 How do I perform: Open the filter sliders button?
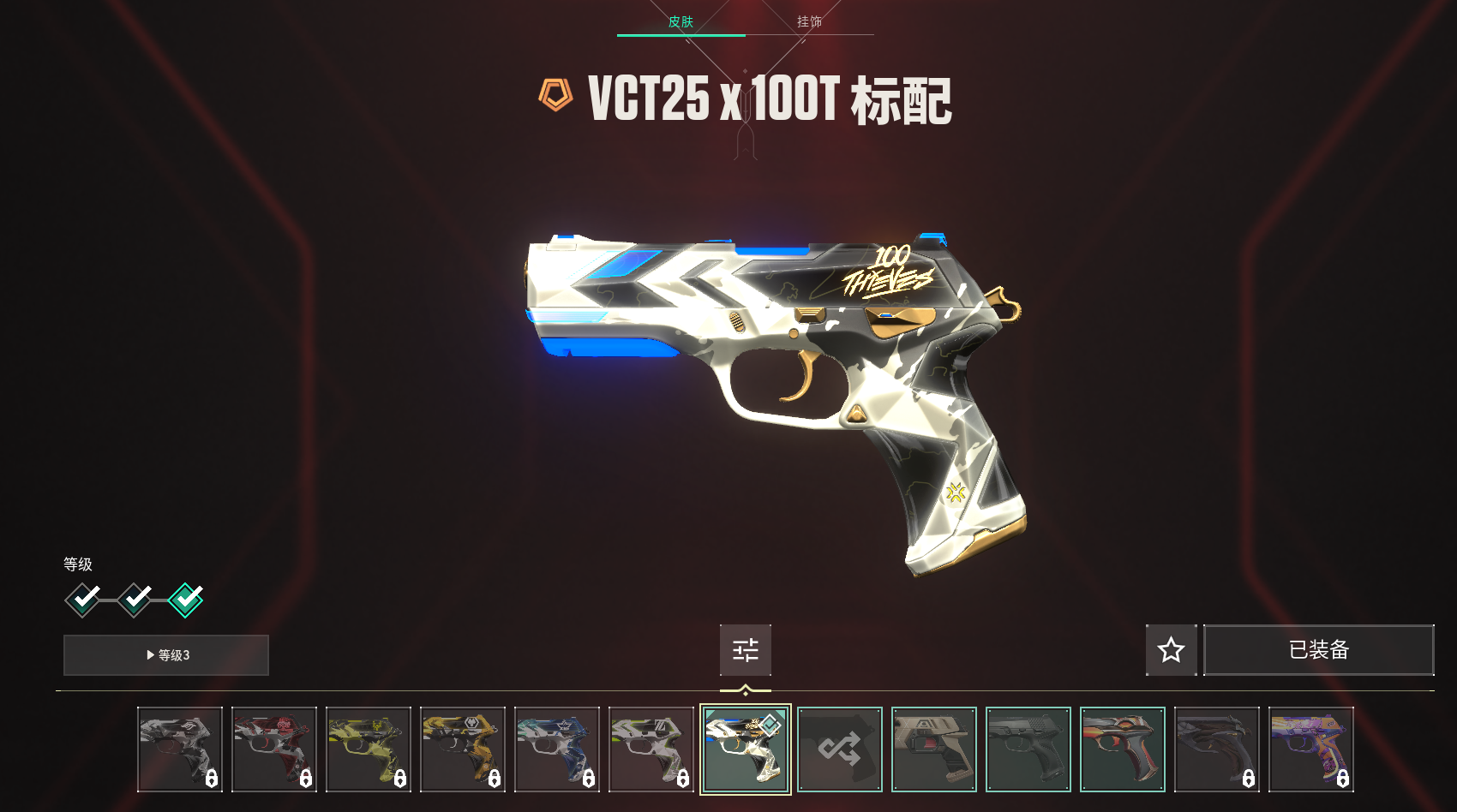point(746,650)
